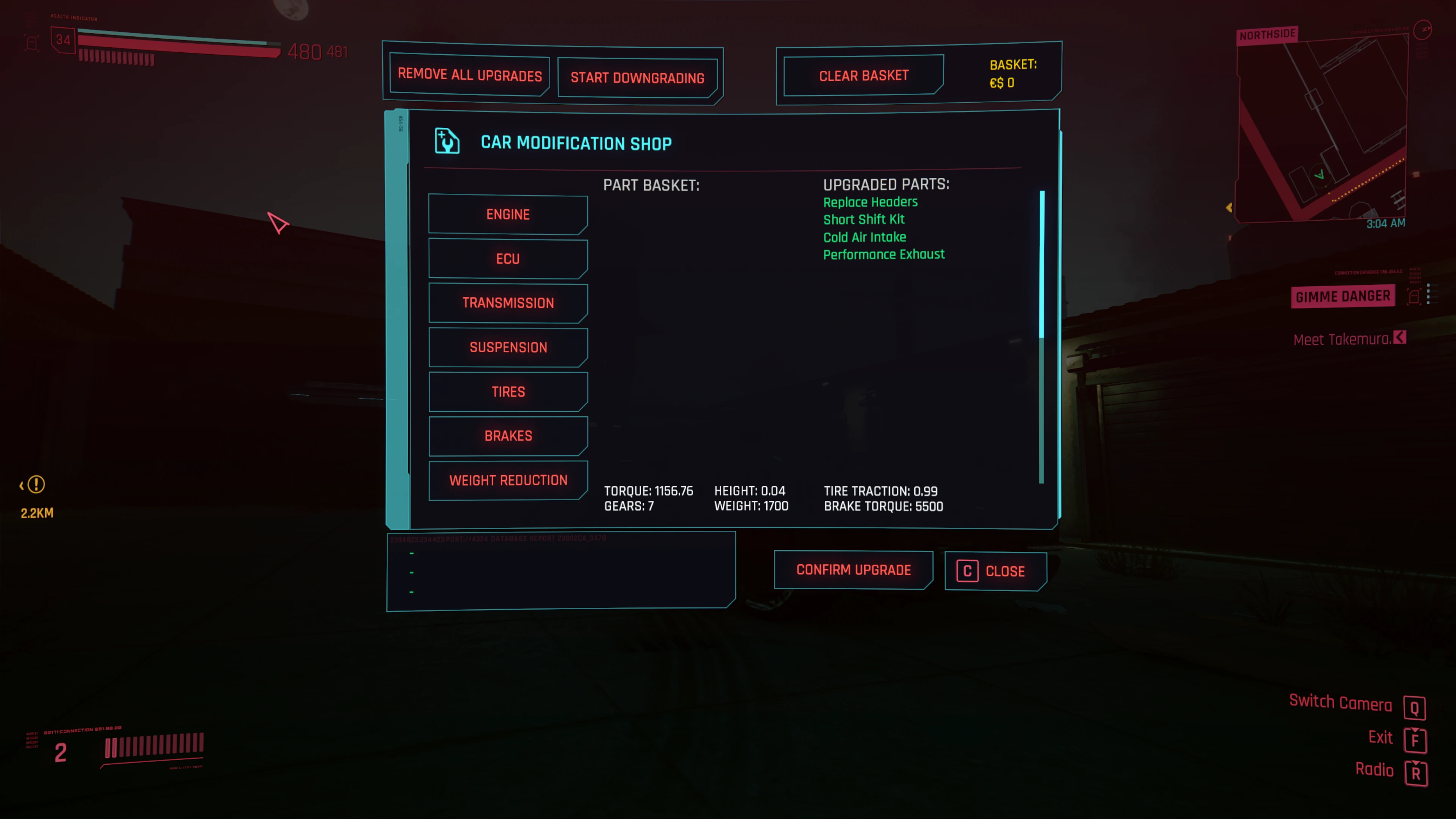Choose Cold Air Intake entry

[x=864, y=237]
